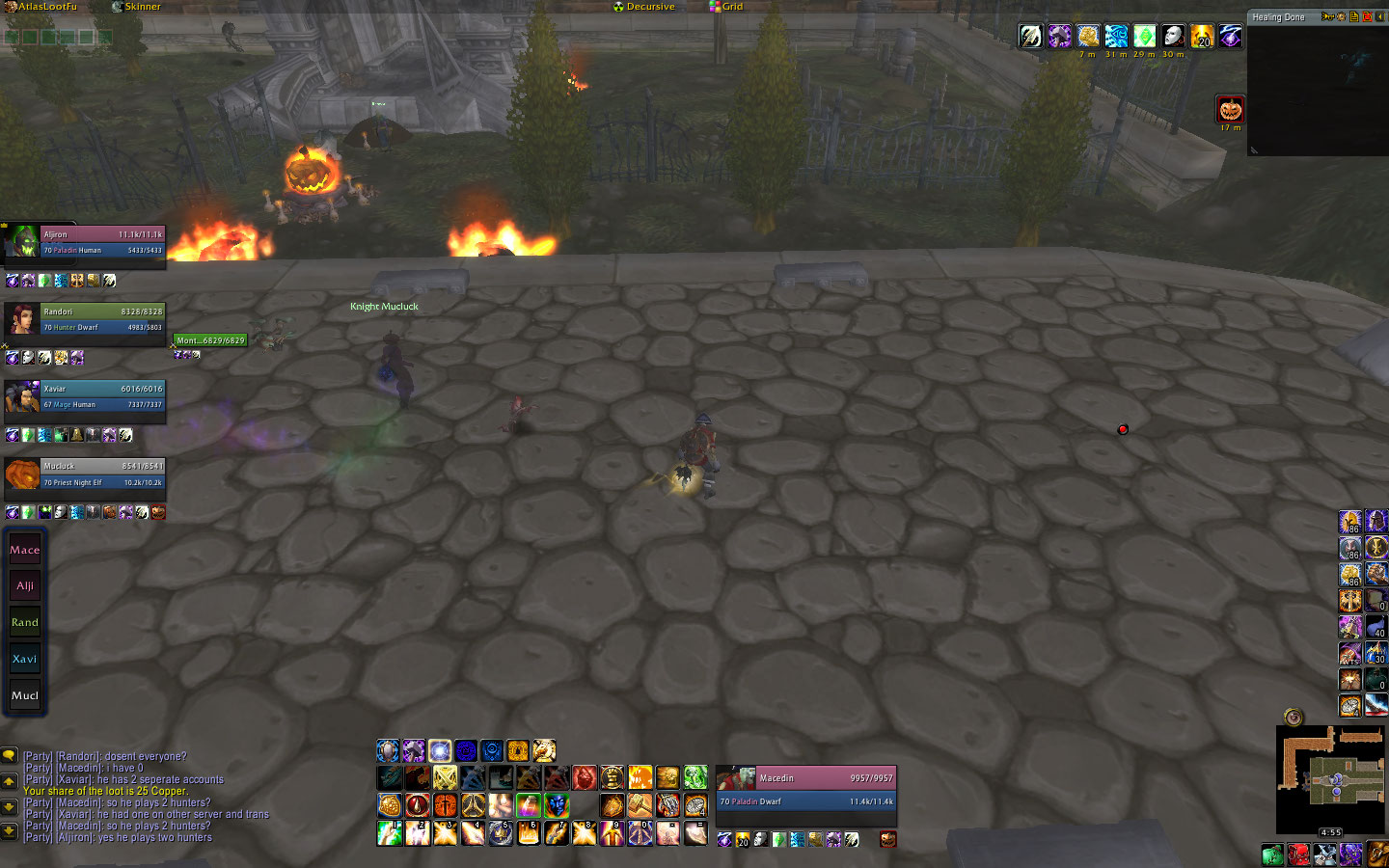Viewport: 1389px width, 868px height.
Task: Select Aljiron's party unit frame
Action: tap(101, 242)
